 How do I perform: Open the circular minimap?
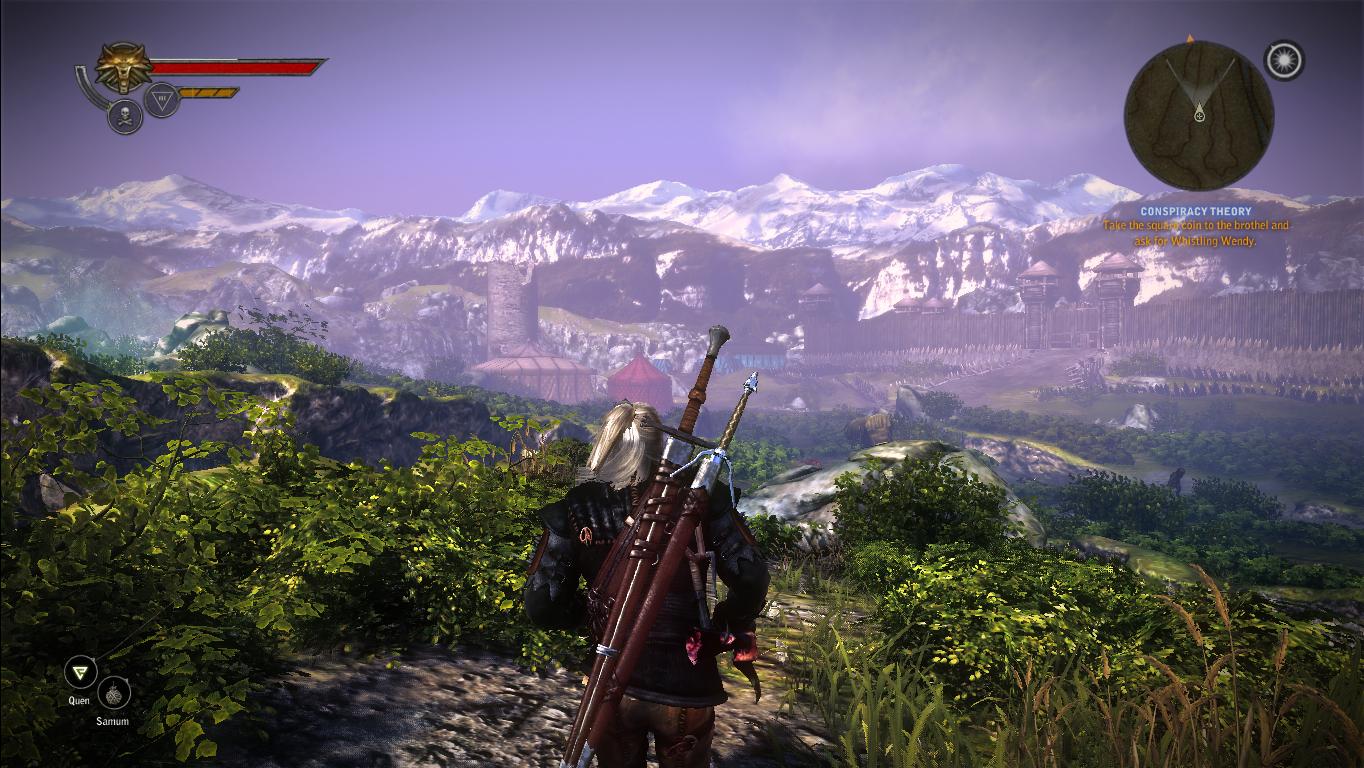(1198, 115)
